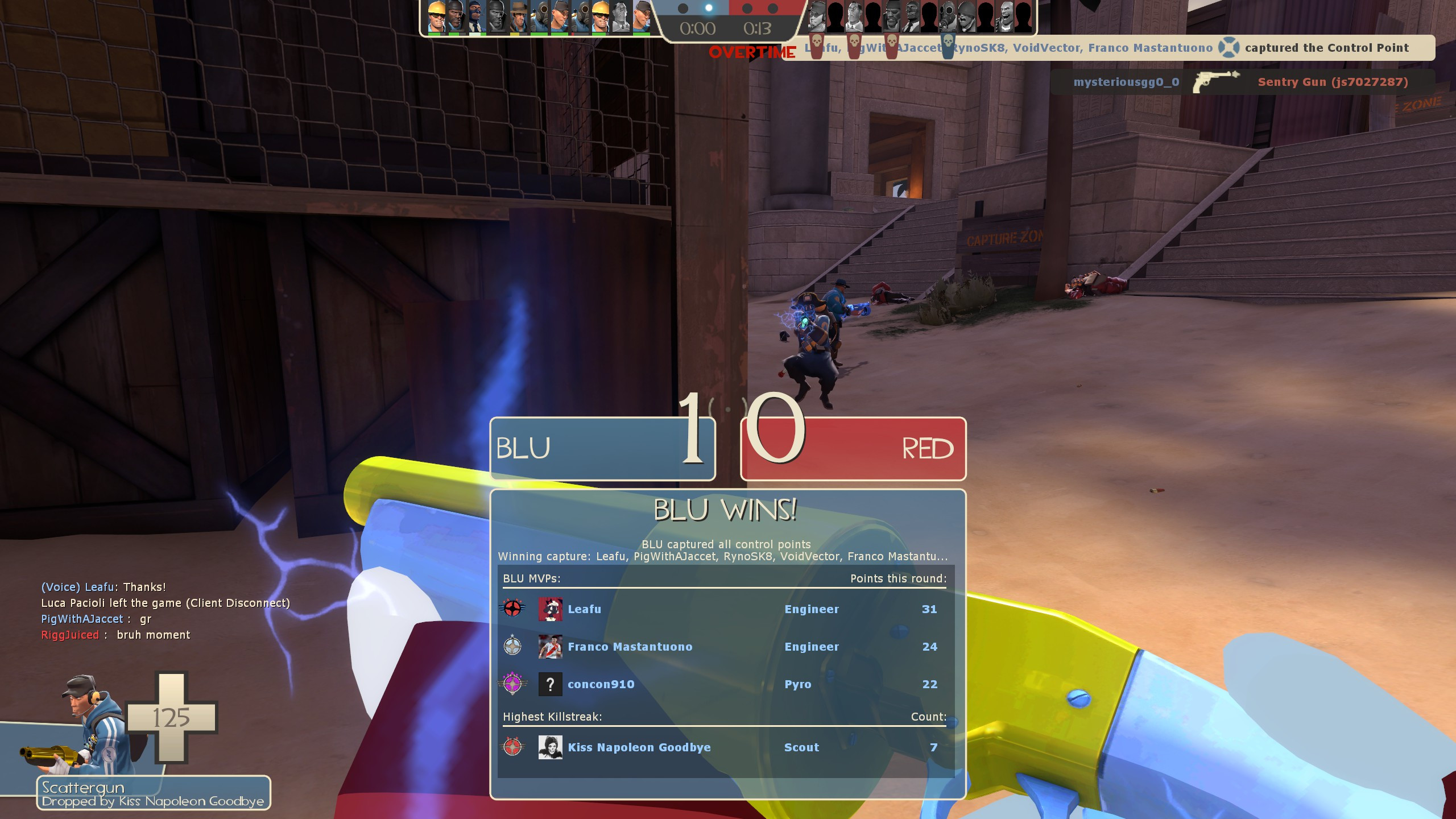This screenshot has height=819, width=1456.
Task: Click the player name Franco Mastantuono
Action: pos(628,647)
